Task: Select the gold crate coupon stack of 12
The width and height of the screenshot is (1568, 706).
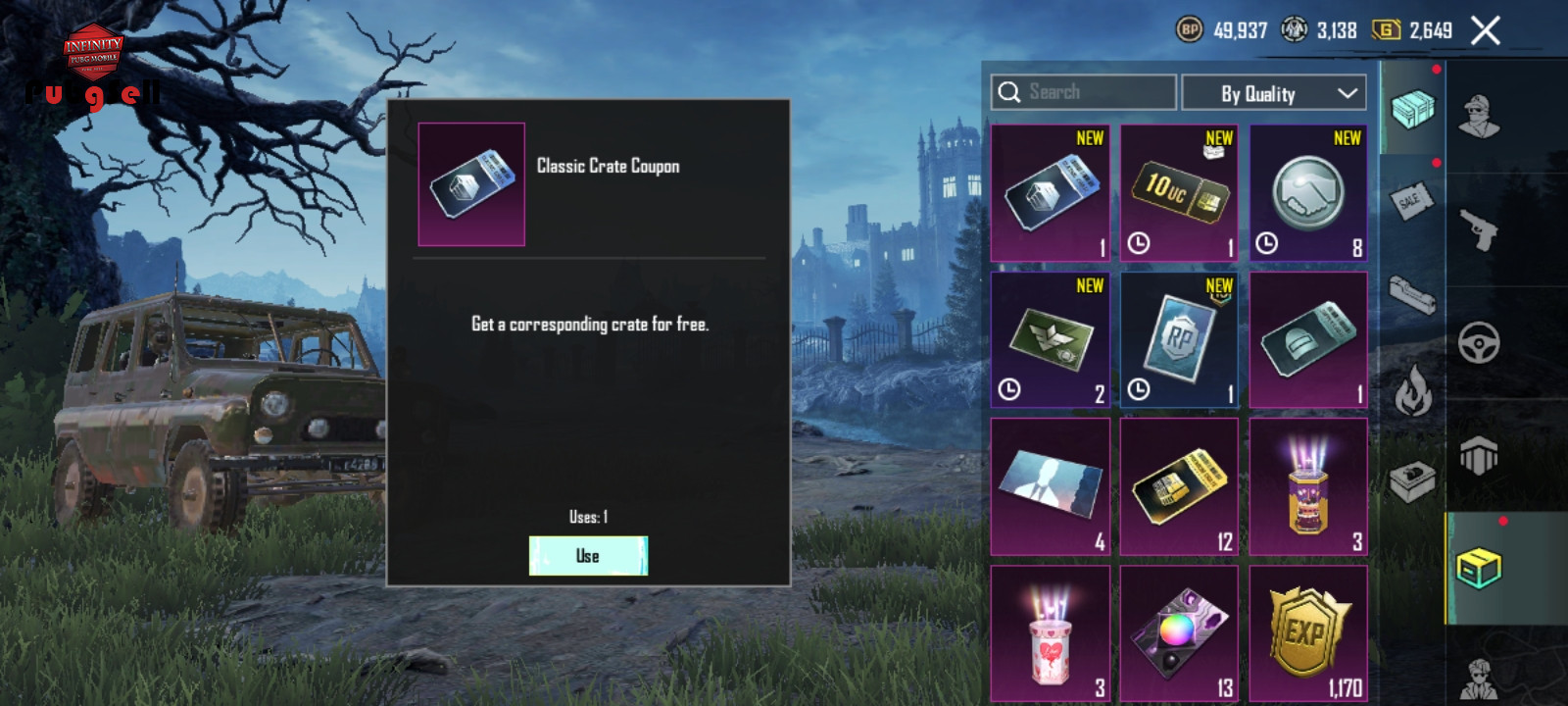Action: pos(1179,486)
